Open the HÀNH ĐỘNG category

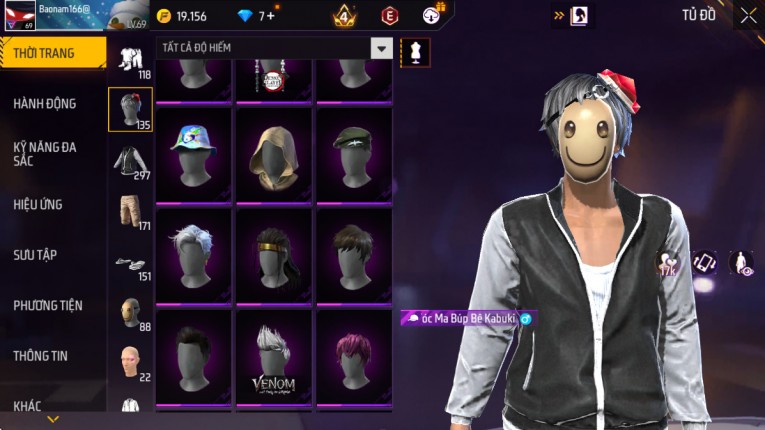[x=45, y=103]
